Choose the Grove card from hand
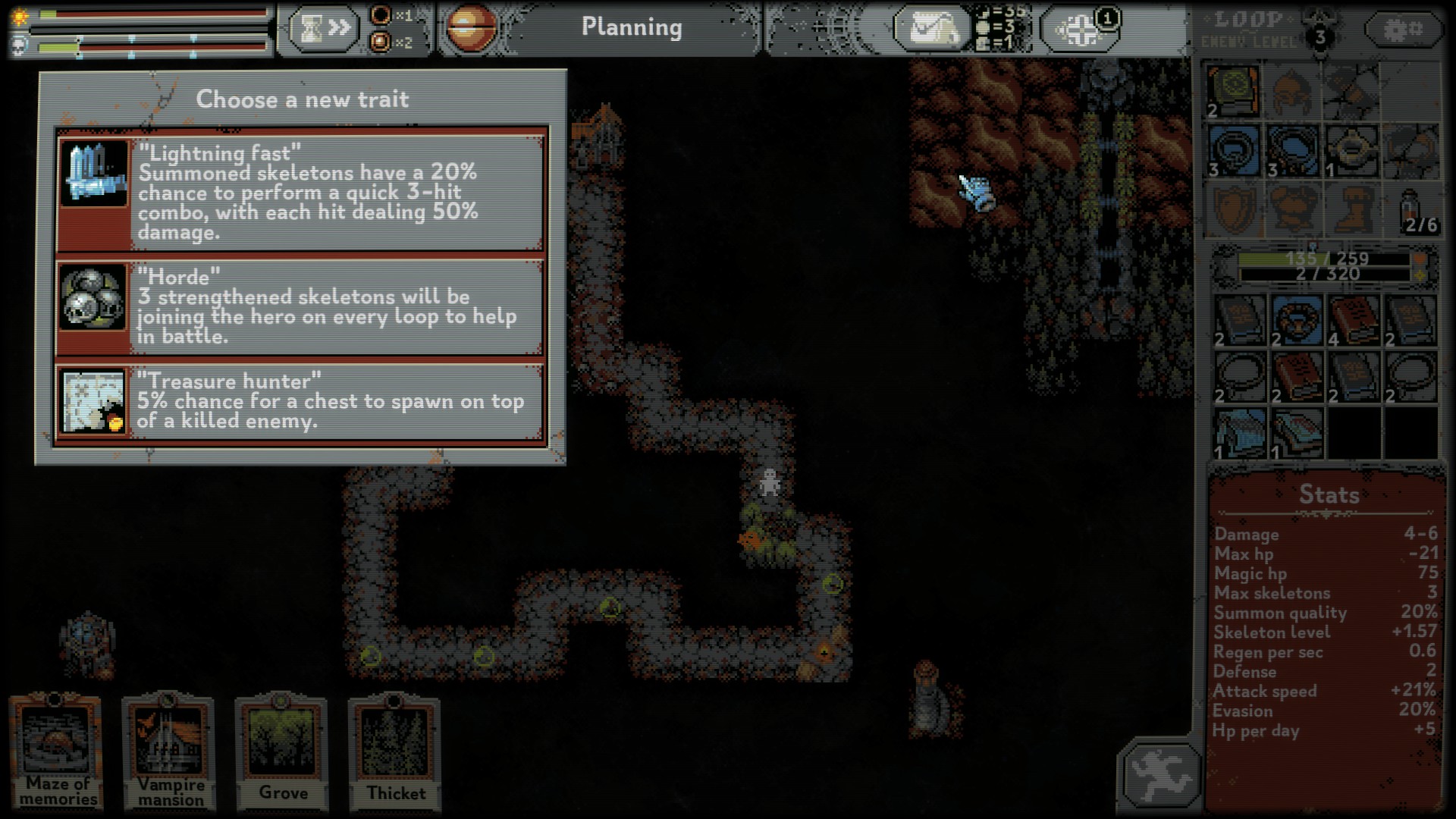 (x=281, y=751)
